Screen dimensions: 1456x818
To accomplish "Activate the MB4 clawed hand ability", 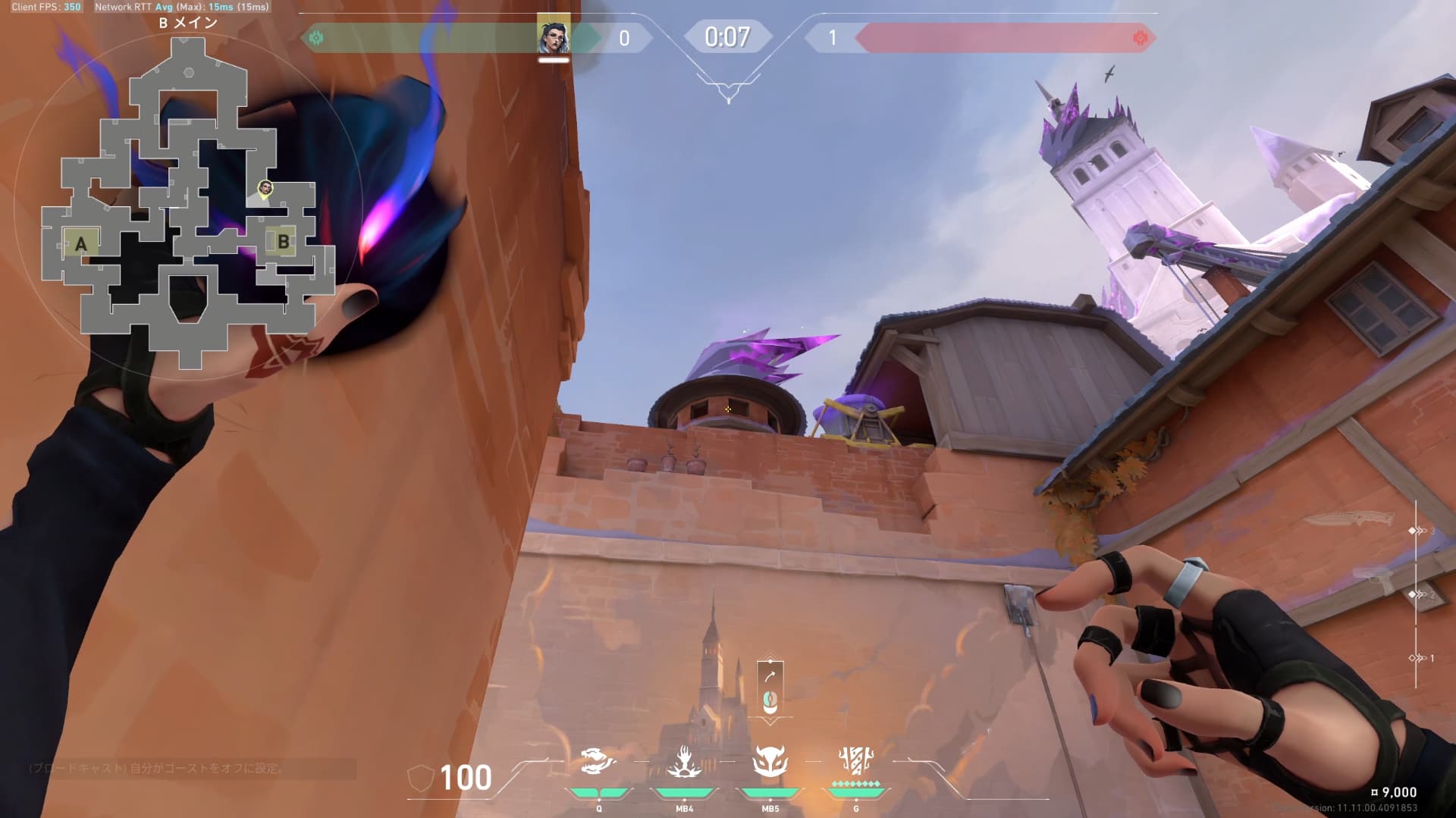I will [x=684, y=761].
